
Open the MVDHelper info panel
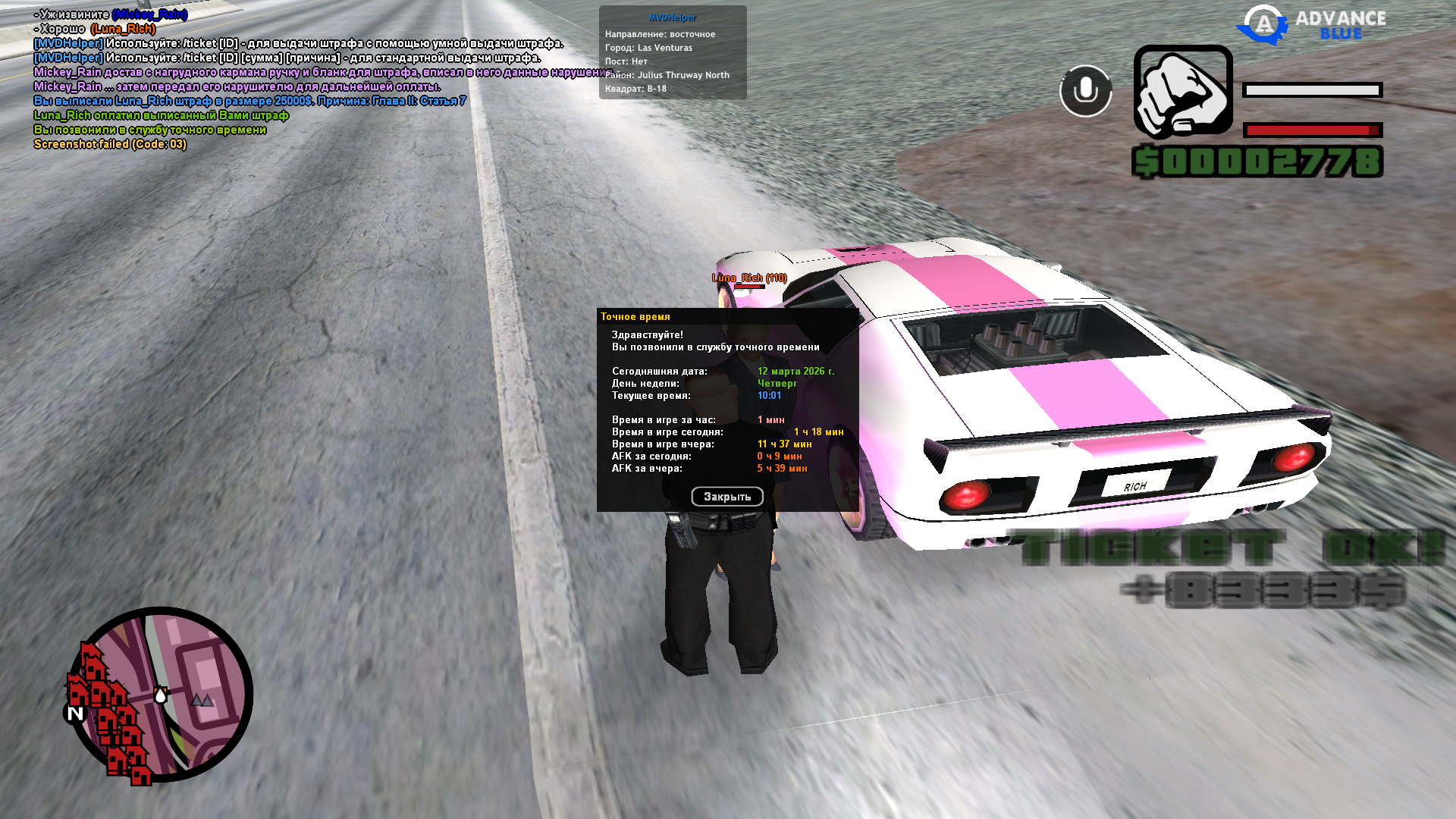pos(673,52)
